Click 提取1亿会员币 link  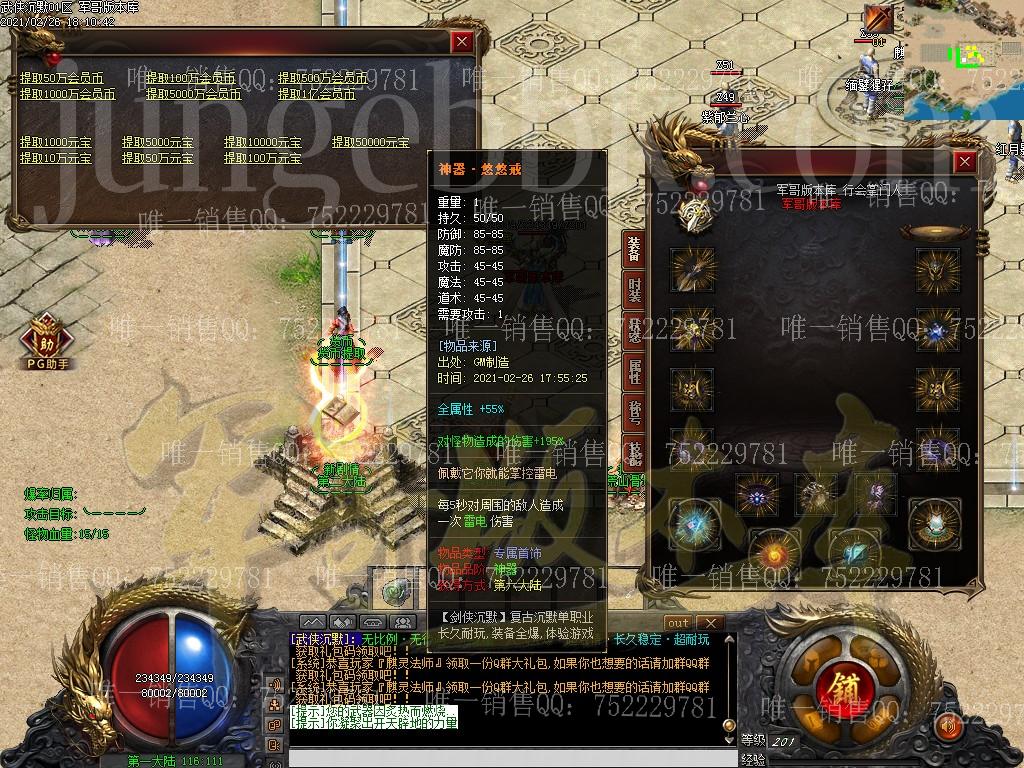click(x=316, y=94)
